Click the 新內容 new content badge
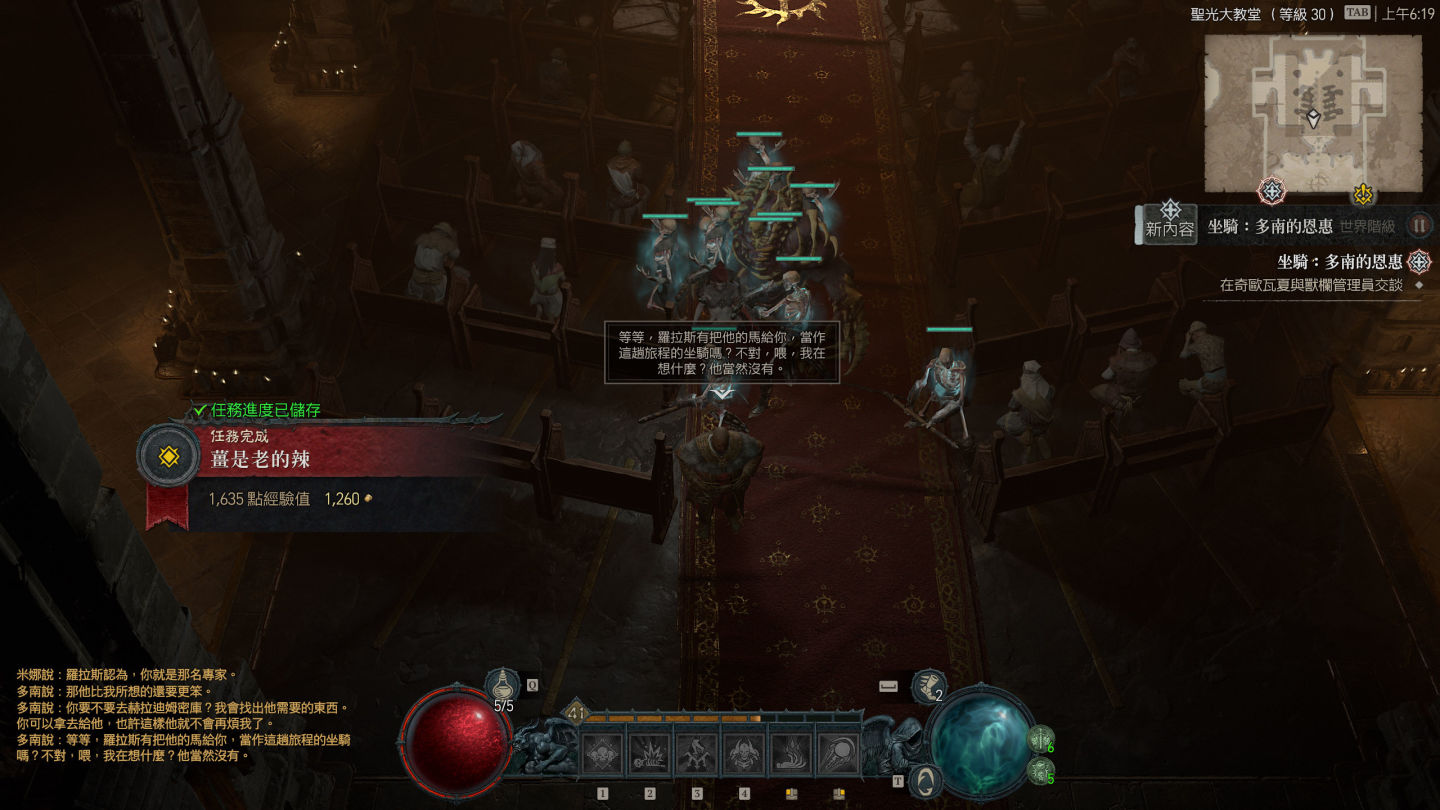 click(x=1170, y=221)
